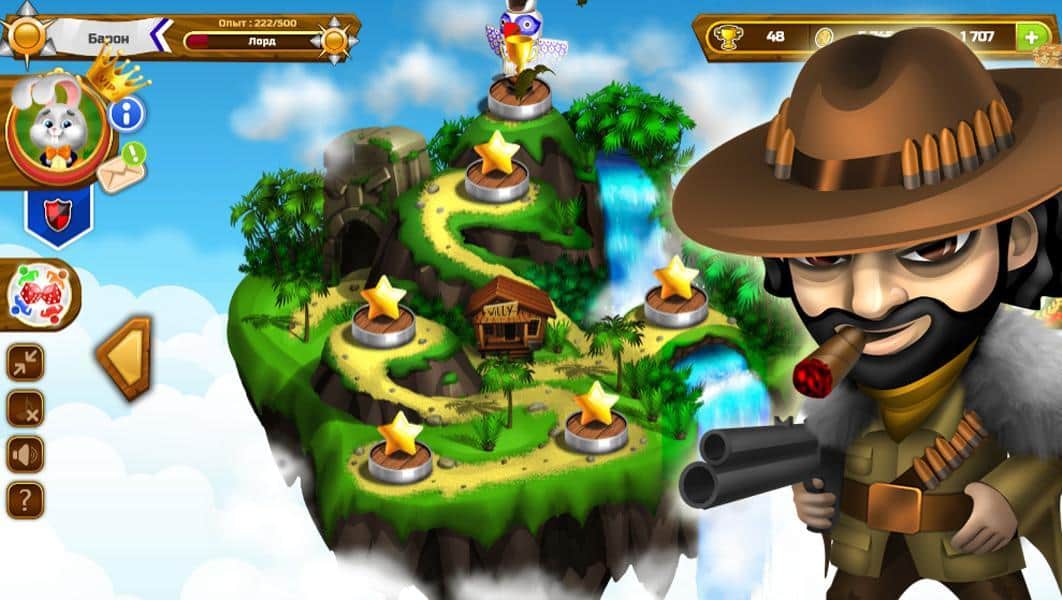Select the red shield banner
Image resolution: width=1062 pixels, height=600 pixels.
pyautogui.click(x=58, y=213)
